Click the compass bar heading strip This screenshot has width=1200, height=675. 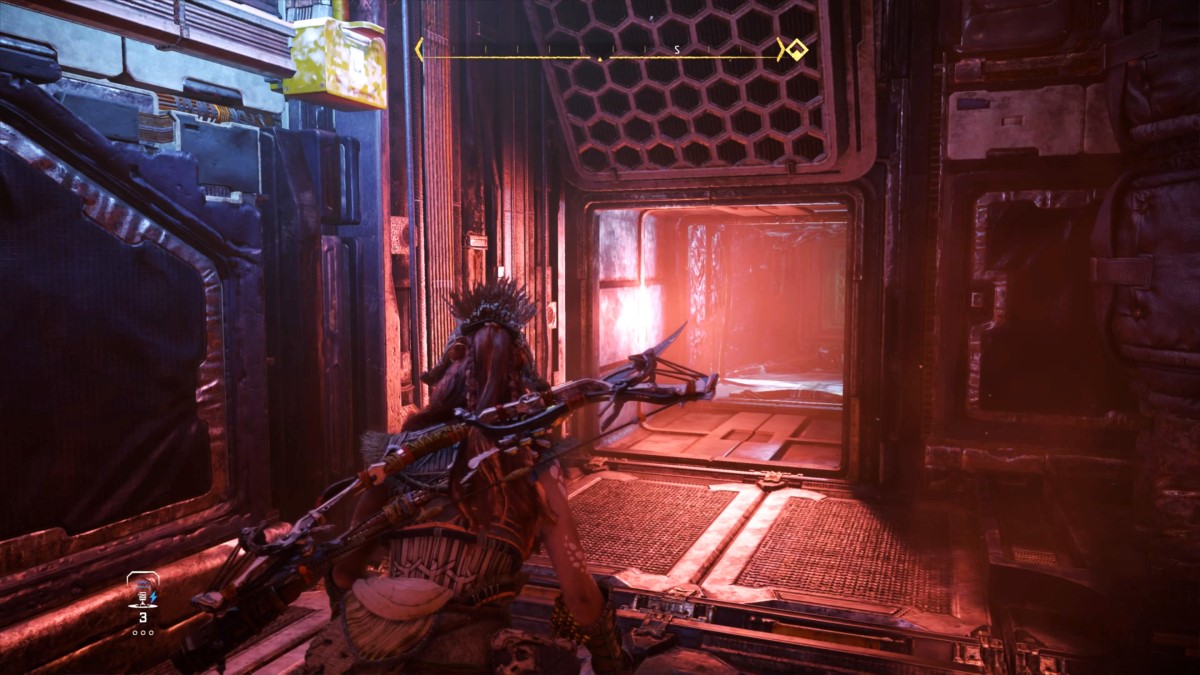click(600, 50)
